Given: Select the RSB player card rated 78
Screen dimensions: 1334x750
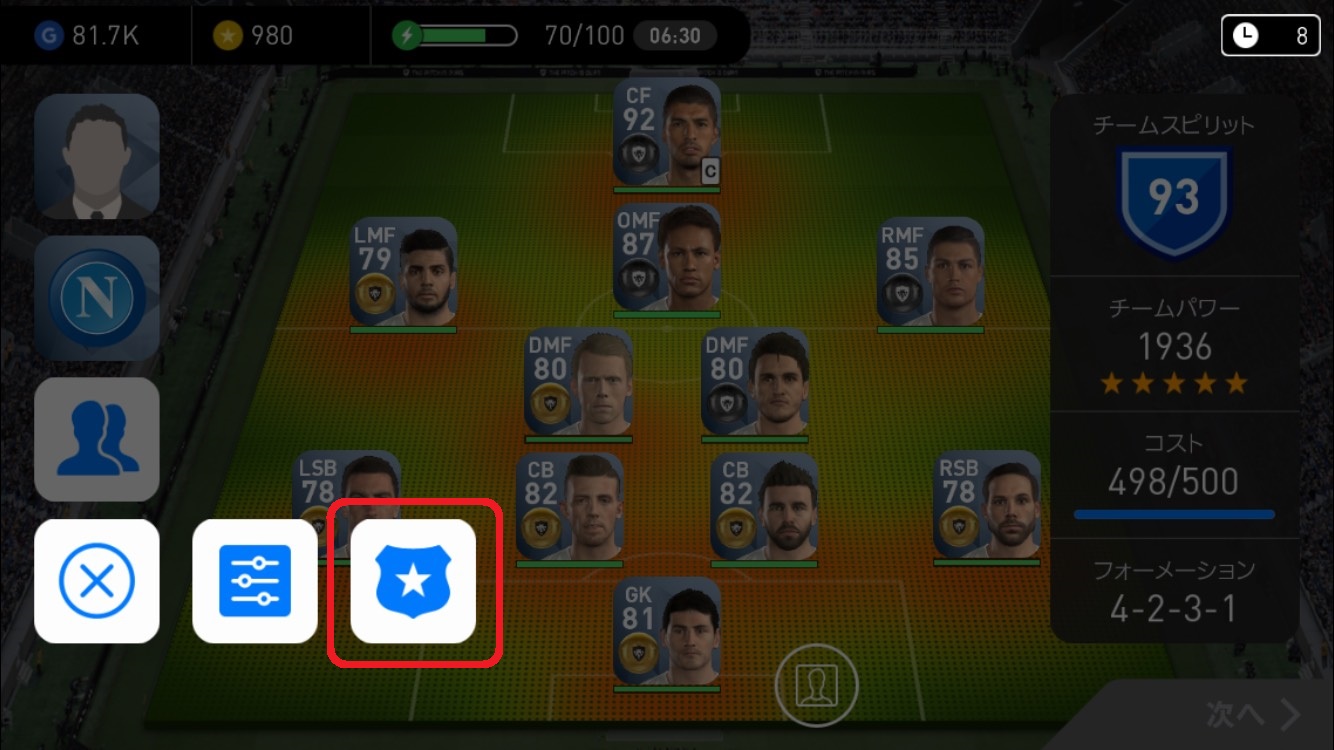Looking at the screenshot, I should click(986, 508).
